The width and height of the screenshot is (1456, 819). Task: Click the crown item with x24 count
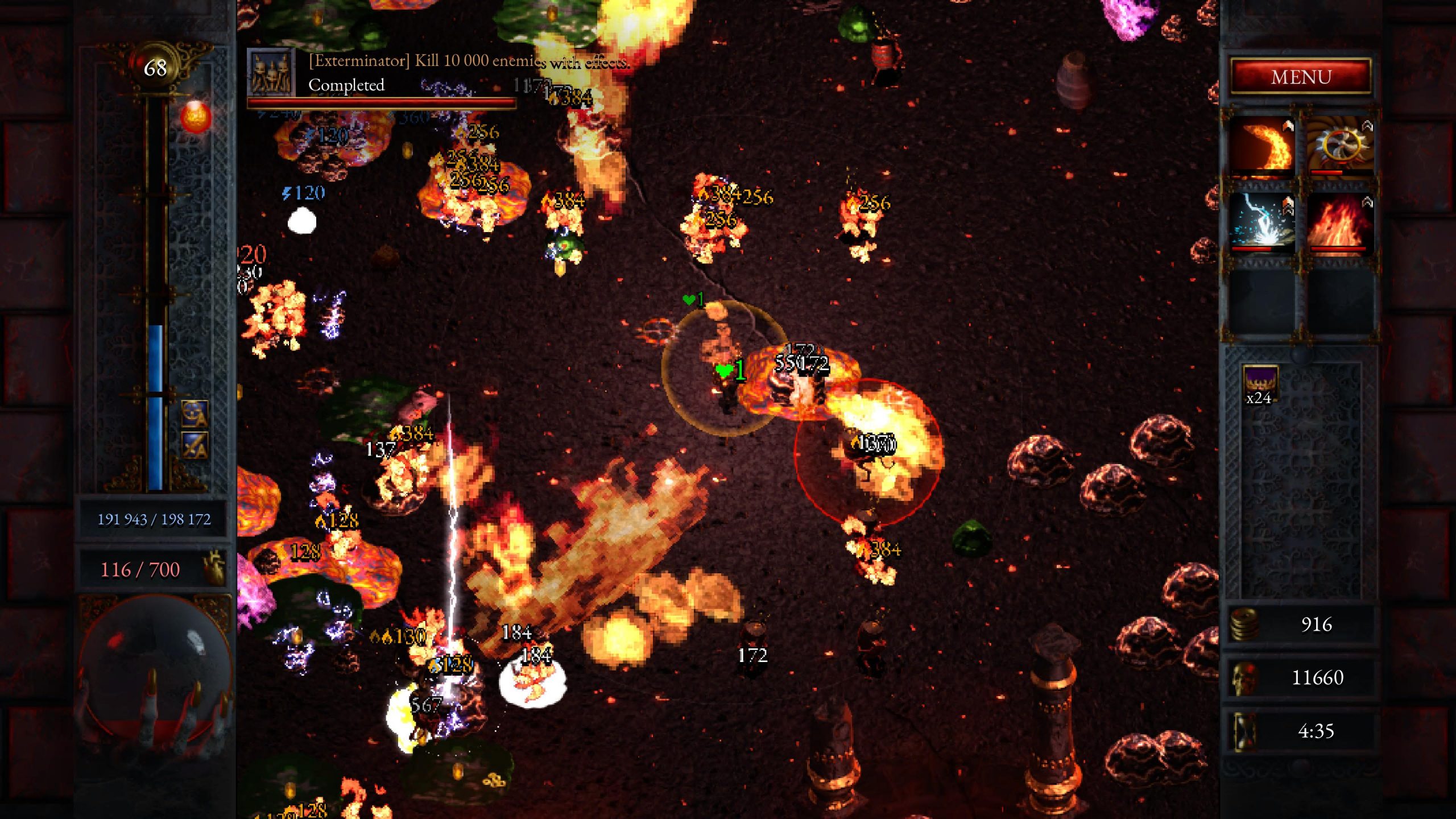pos(1260,383)
